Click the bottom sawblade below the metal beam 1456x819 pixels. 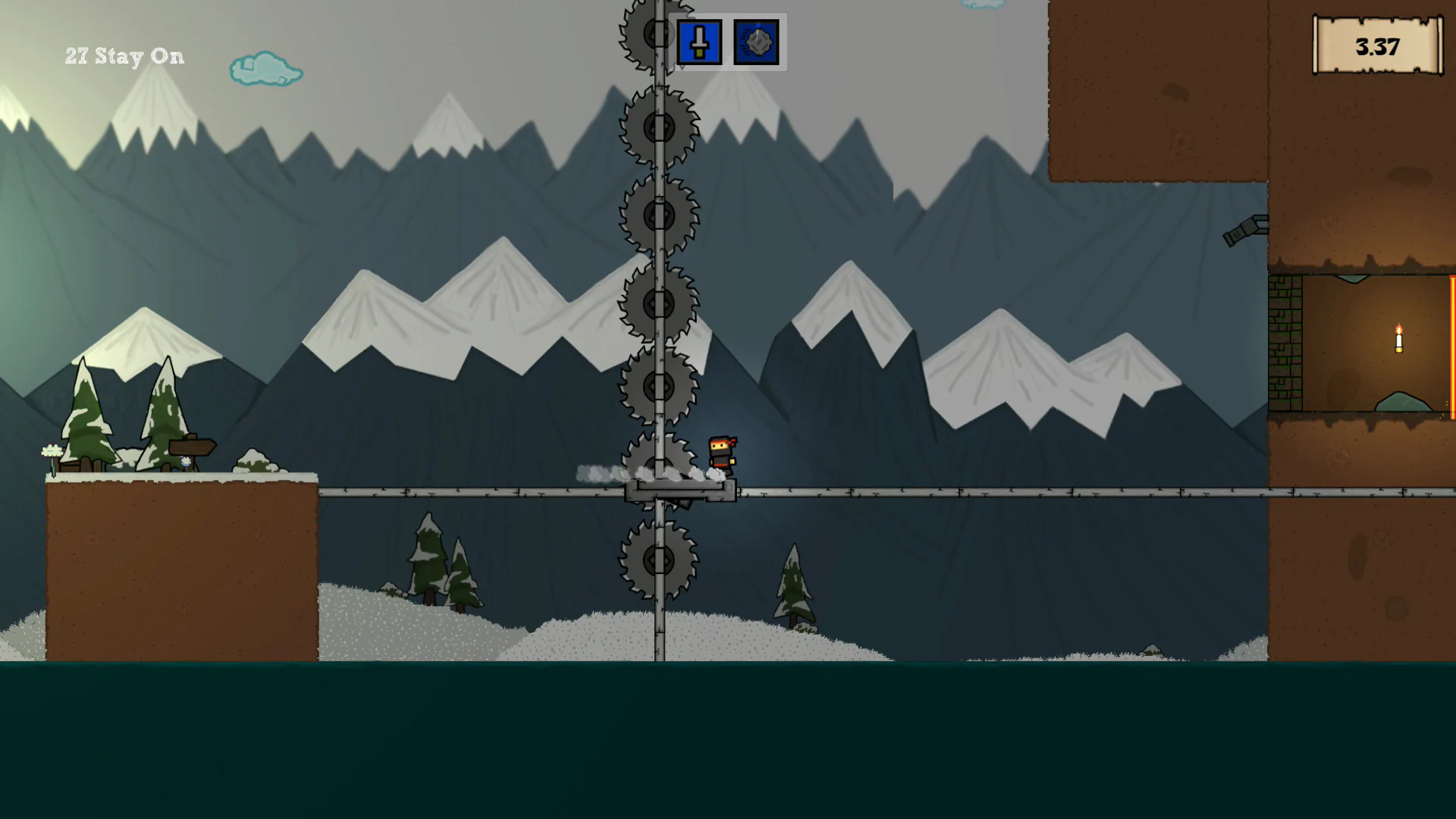[658, 561]
